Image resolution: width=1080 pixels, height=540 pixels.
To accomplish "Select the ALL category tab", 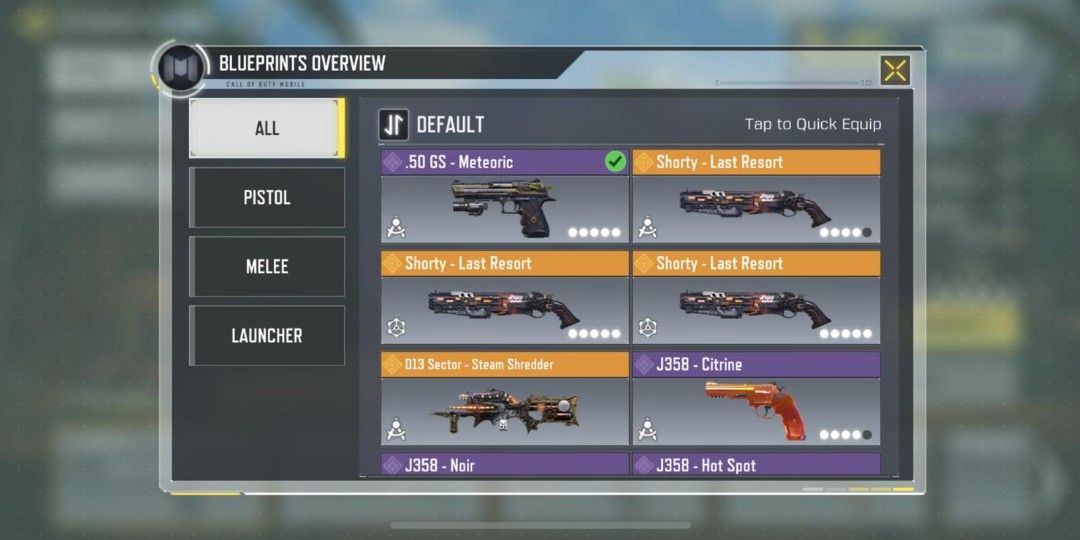I will [267, 128].
